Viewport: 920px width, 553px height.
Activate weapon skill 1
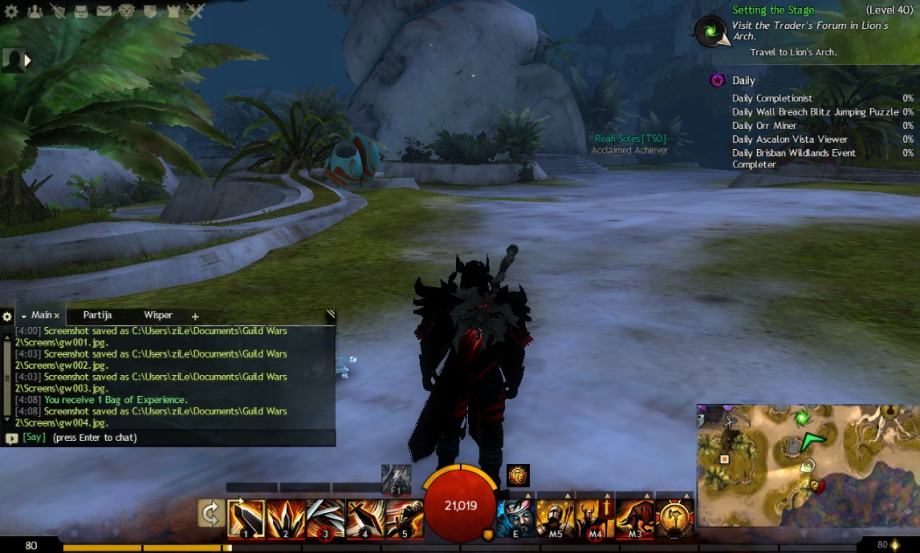(x=246, y=518)
